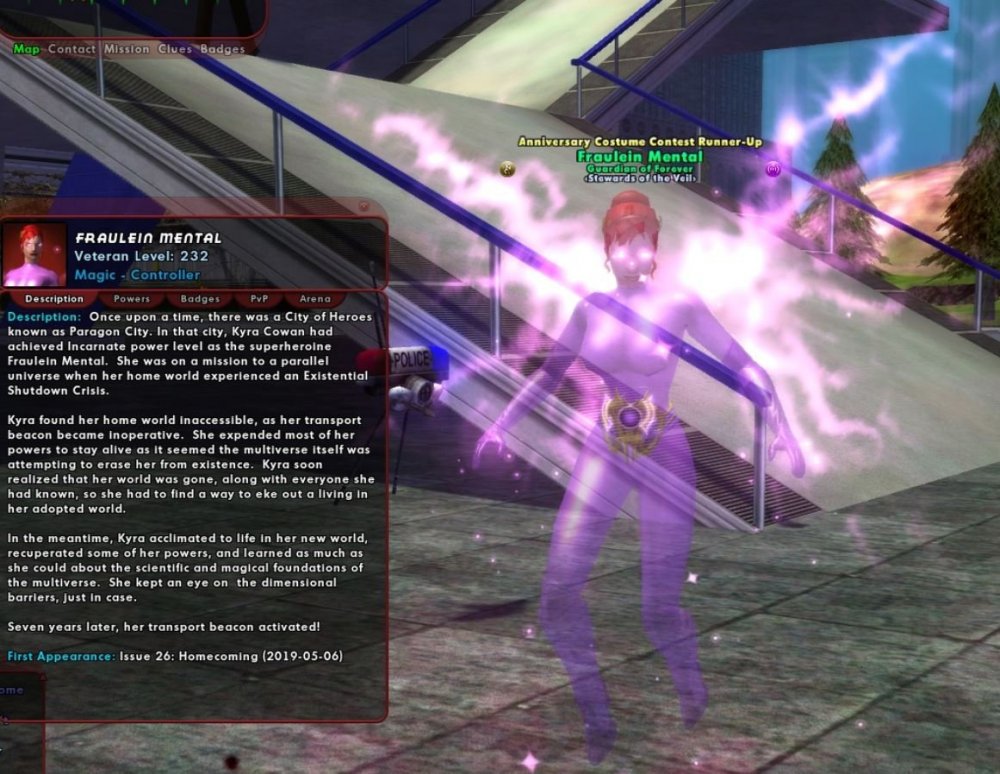View the Badges tab of Fraulein Mental's info
Viewport: 1000px width, 774px height.
(200, 299)
